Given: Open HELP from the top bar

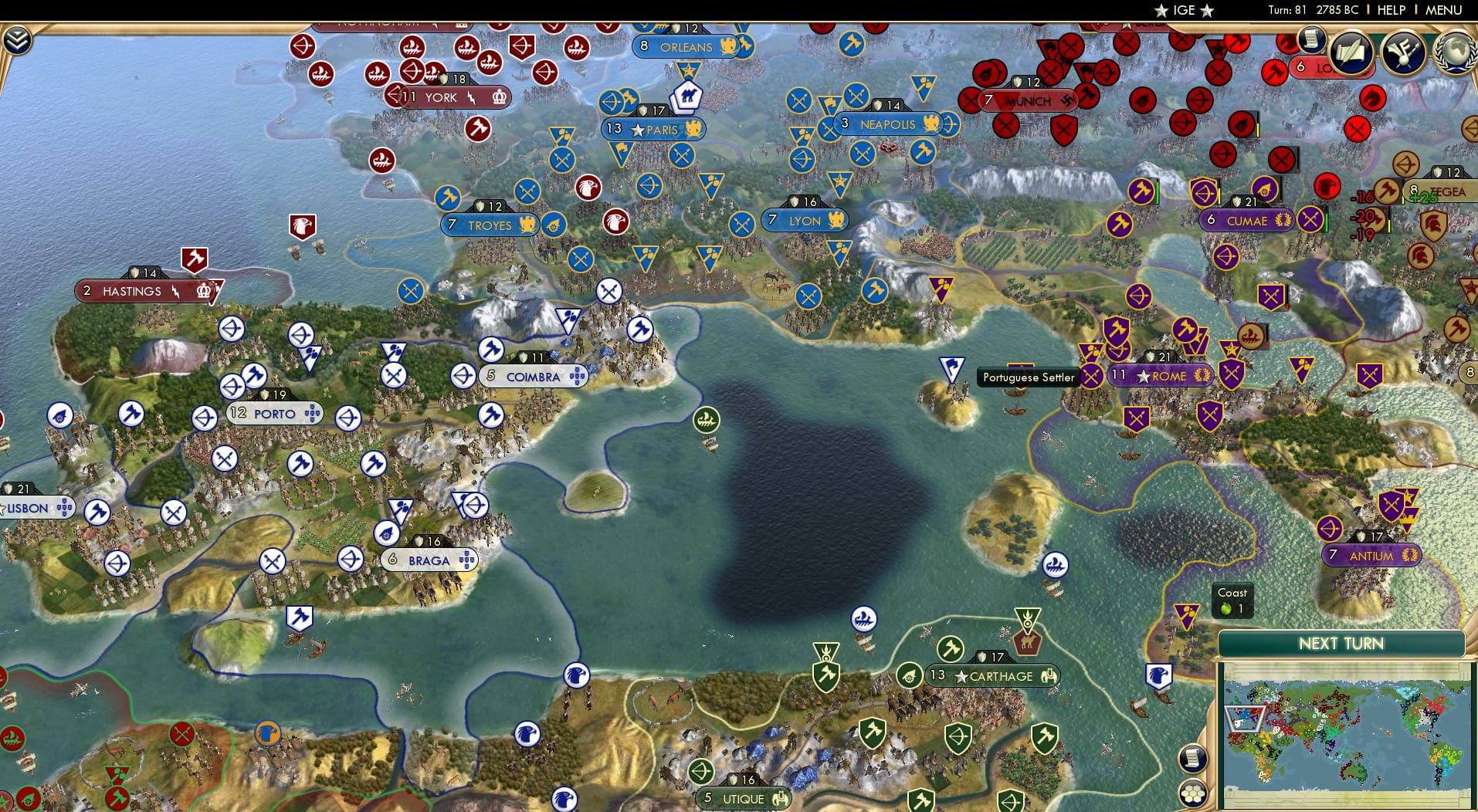Looking at the screenshot, I should (x=1391, y=10).
